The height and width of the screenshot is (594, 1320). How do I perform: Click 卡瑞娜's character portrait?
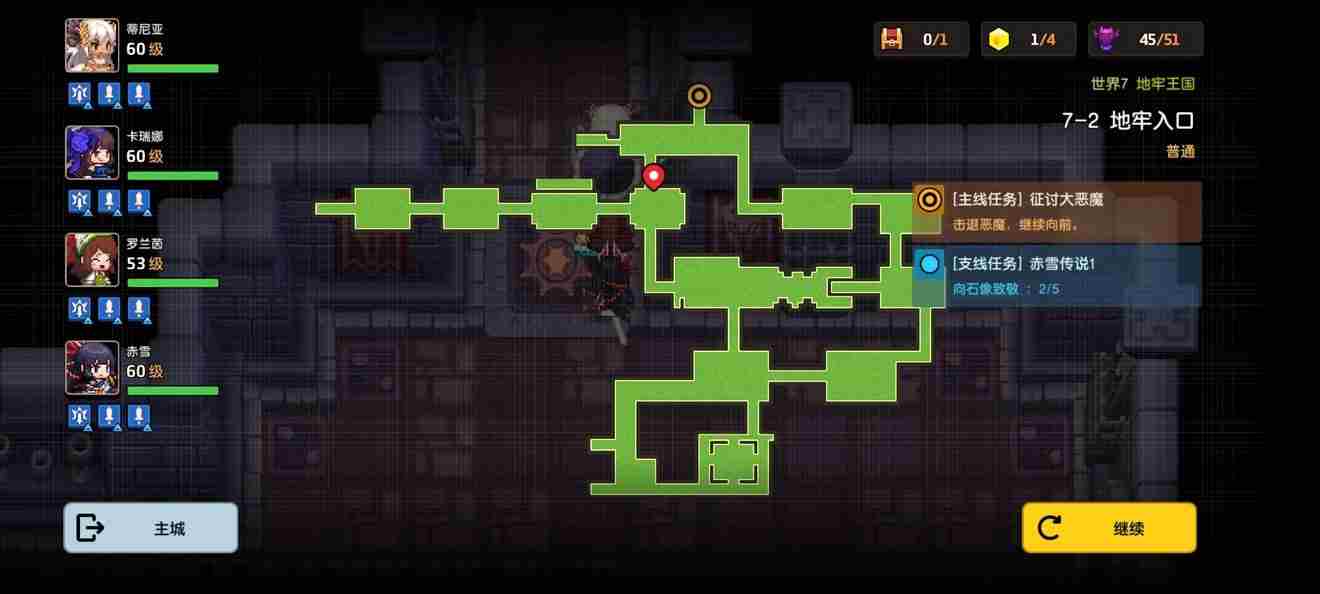point(92,152)
